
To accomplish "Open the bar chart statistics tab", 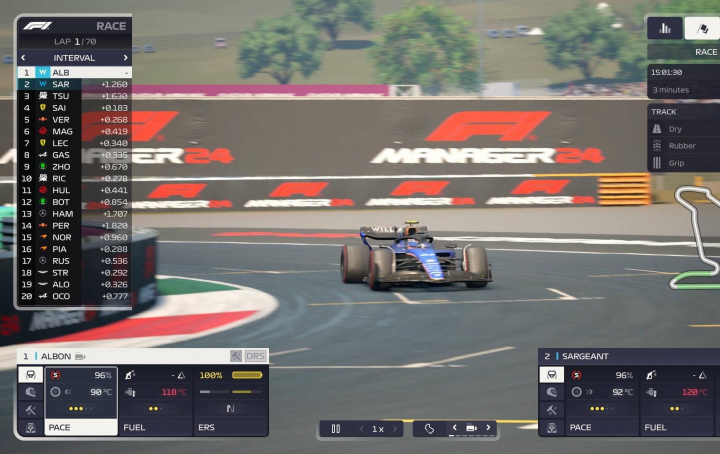I will 665,28.
